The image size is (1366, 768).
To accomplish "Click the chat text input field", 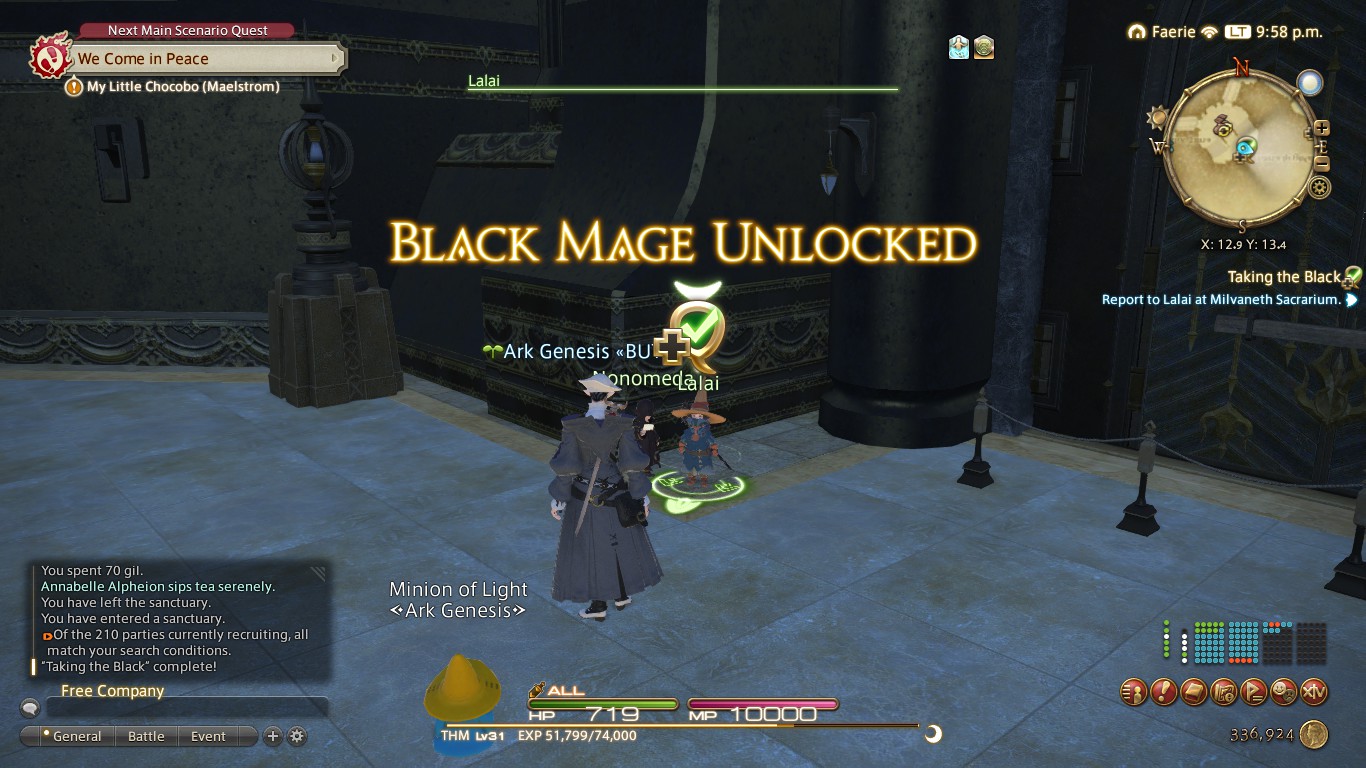I will (186, 708).
